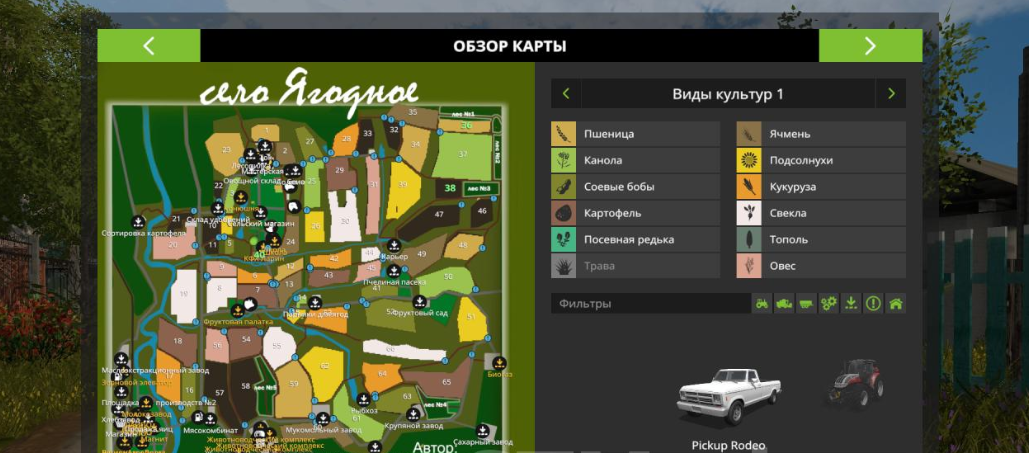This screenshot has height=453, width=1029.
Task: Toggle the tractor vehicles map filter
Action: (x=762, y=304)
